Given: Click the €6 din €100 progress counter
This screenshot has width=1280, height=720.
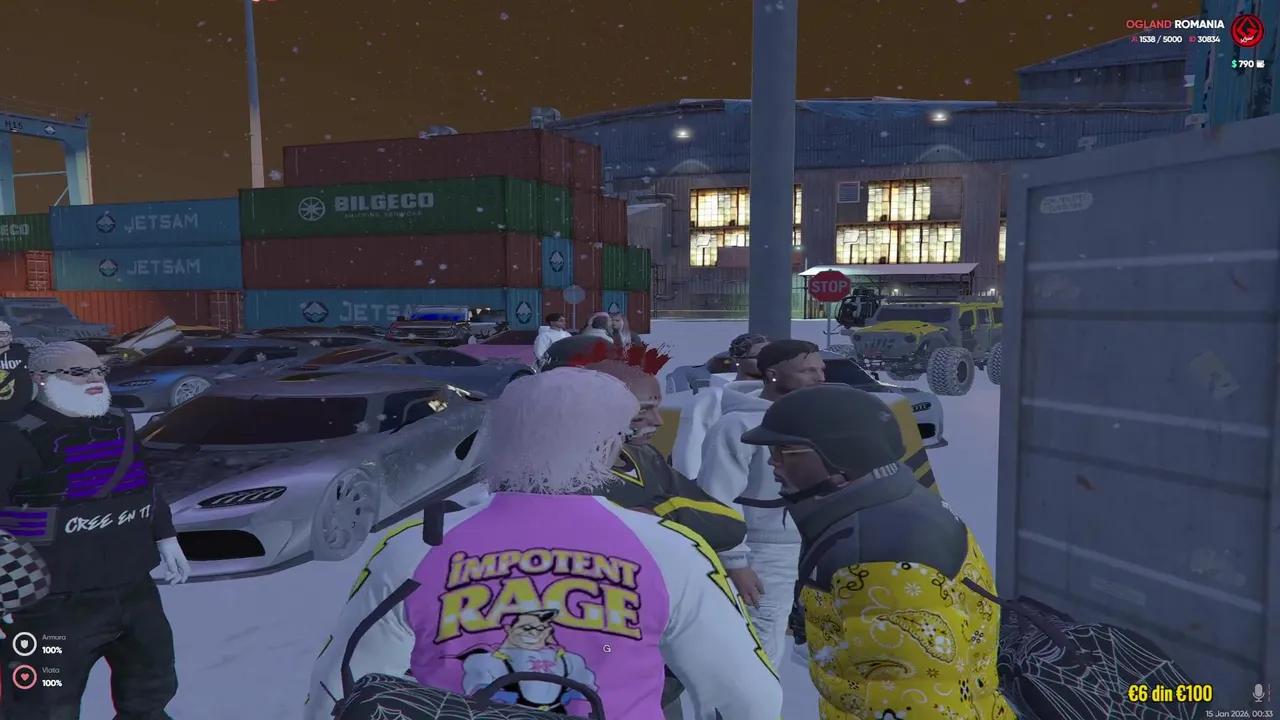Looking at the screenshot, I should pos(1170,692).
